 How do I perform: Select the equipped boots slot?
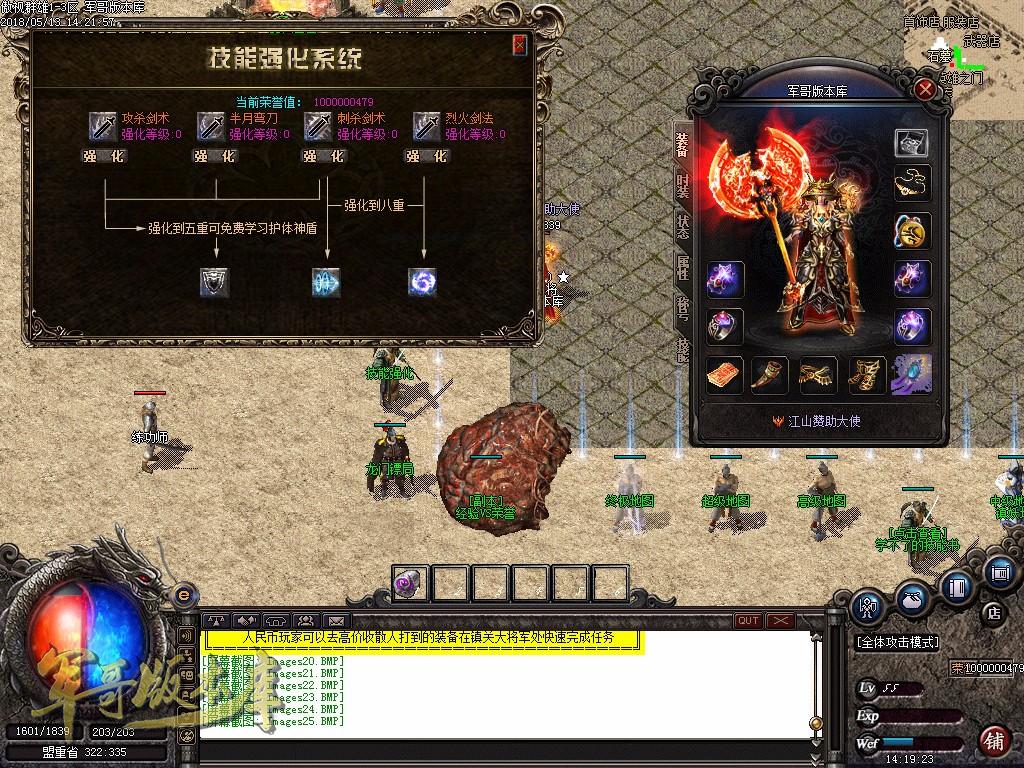pyautogui.click(x=866, y=374)
